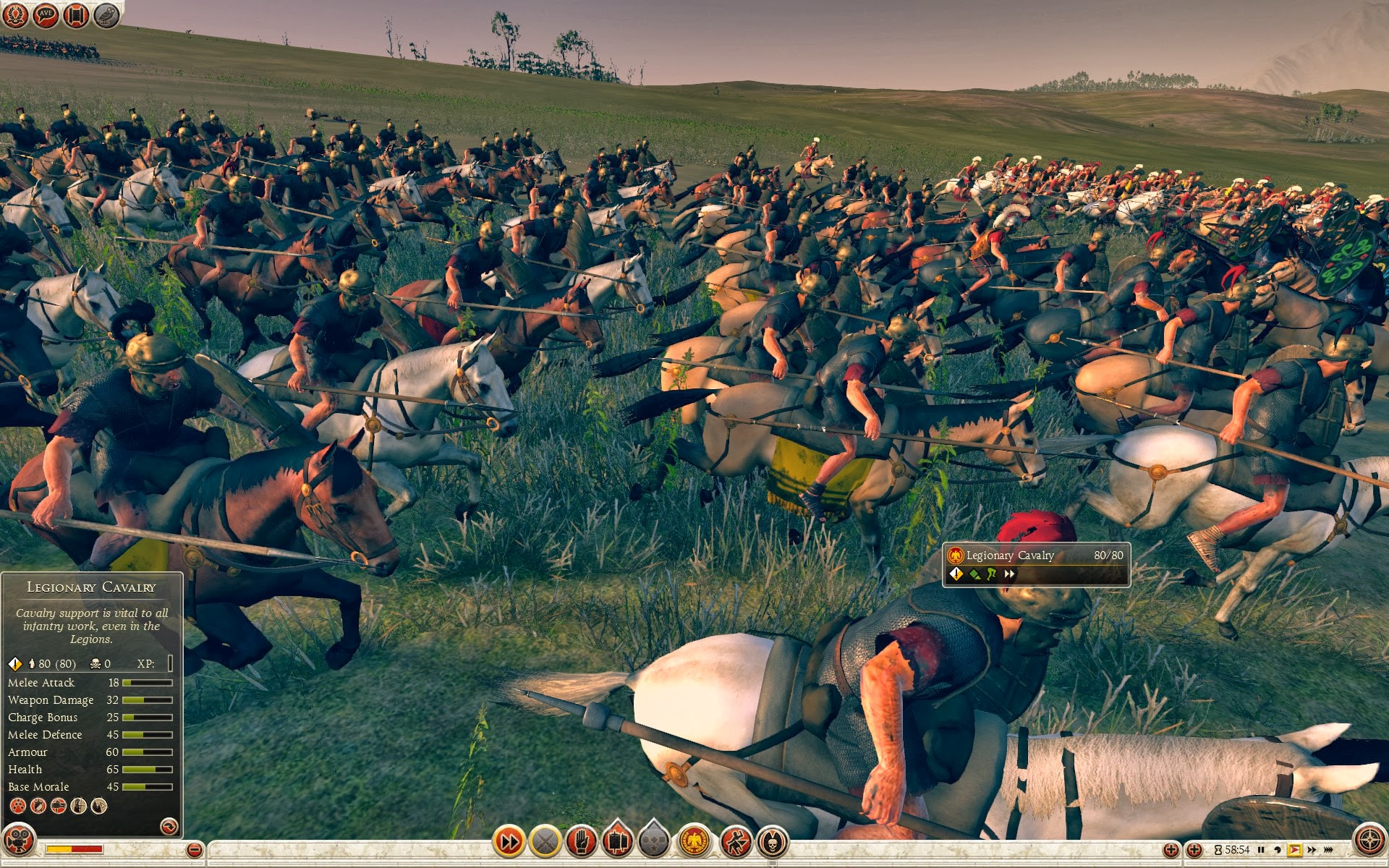Toggle the run double-arrow button
This screenshot has width=1389, height=868.
coord(509,841)
